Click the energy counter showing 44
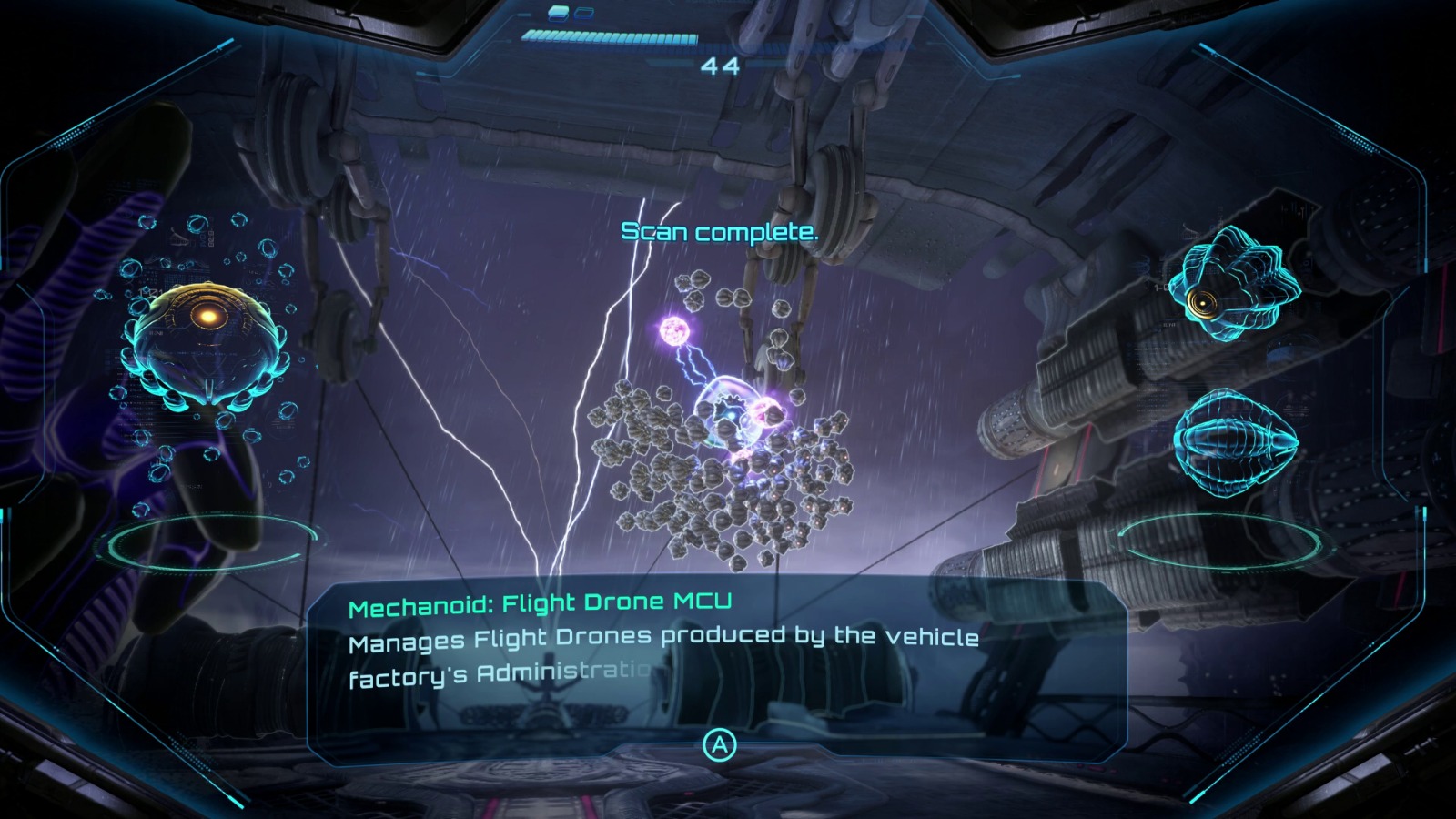The width and height of the screenshot is (1456, 819). (x=720, y=66)
